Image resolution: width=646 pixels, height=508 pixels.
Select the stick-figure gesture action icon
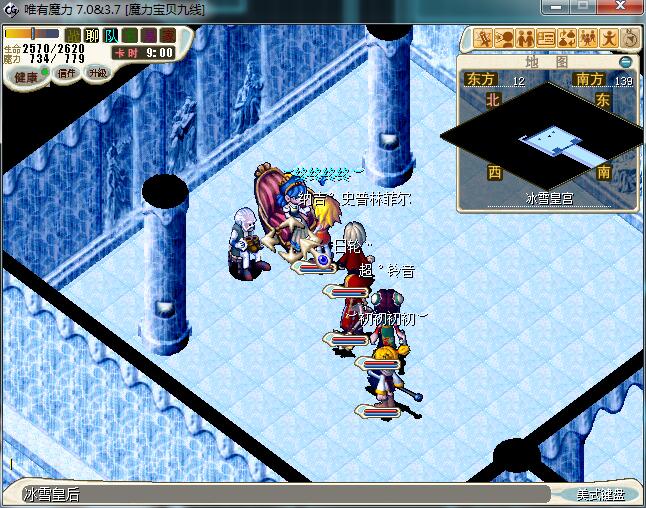click(x=610, y=39)
